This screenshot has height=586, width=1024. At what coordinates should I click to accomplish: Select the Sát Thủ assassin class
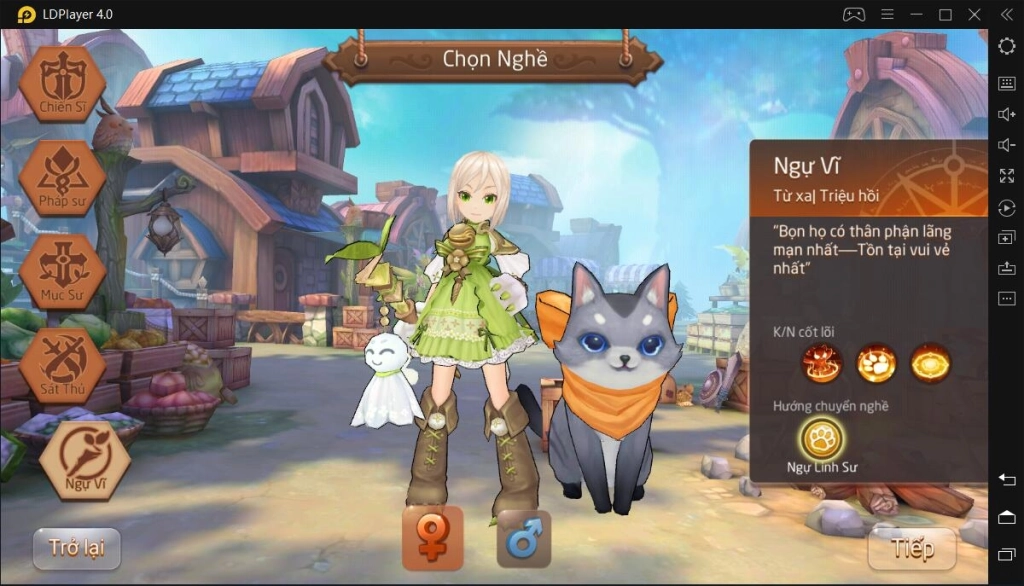pyautogui.click(x=62, y=364)
